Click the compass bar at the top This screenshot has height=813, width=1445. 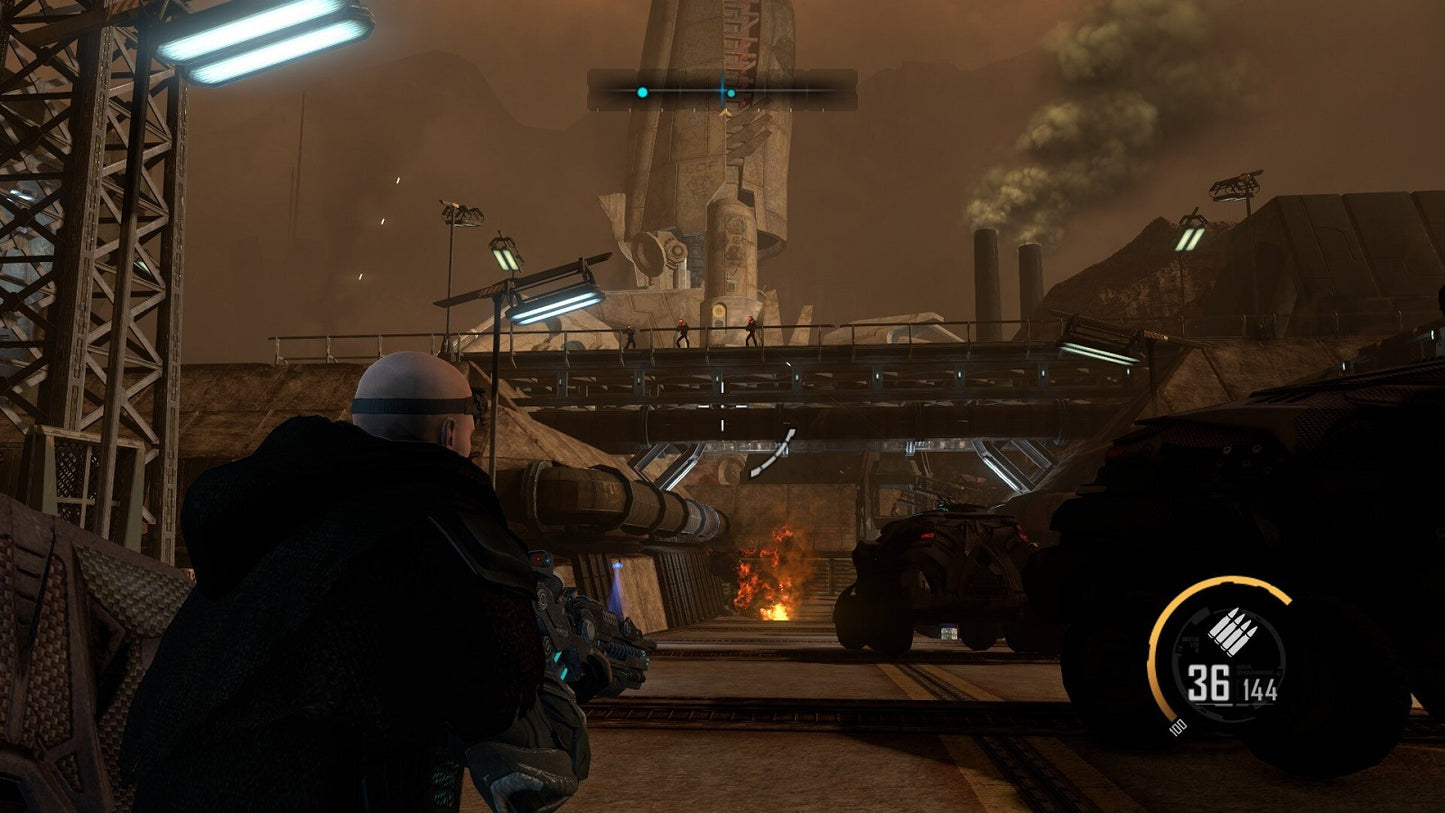[x=722, y=91]
